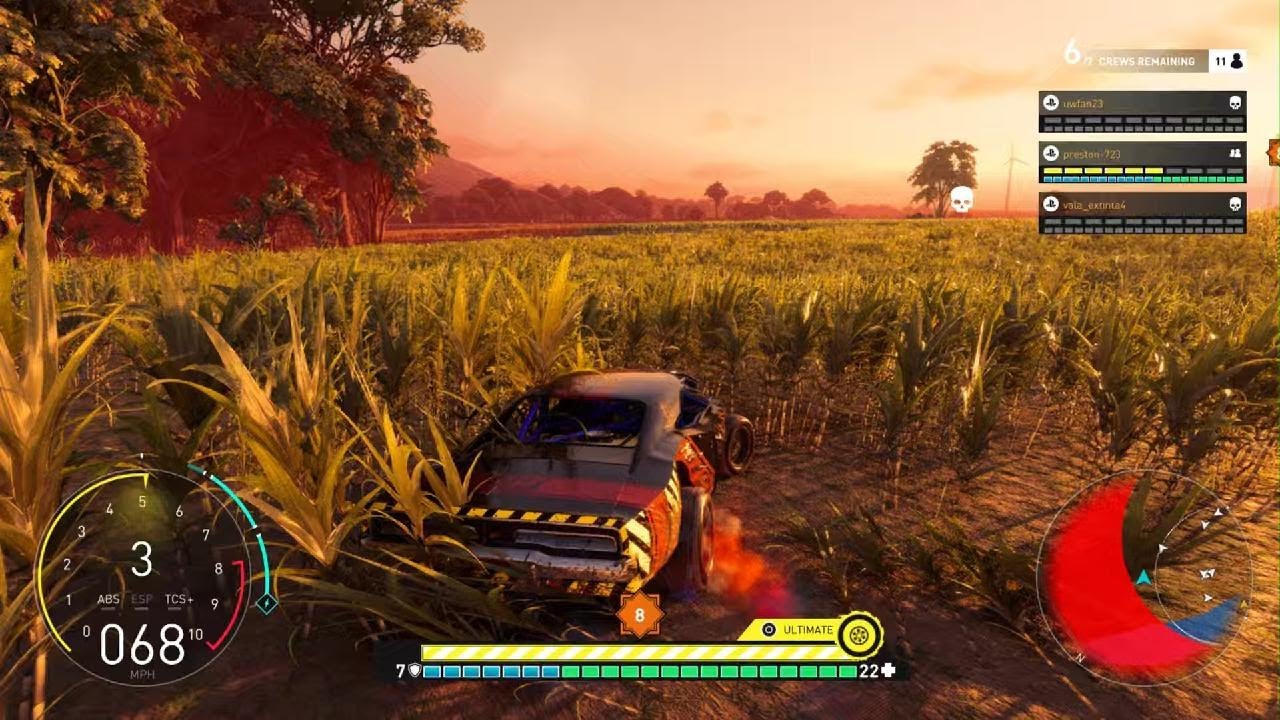Viewport: 1280px width, 720px height.
Task: Select the vaia_extinta4 crew member row
Action: click(x=1142, y=212)
